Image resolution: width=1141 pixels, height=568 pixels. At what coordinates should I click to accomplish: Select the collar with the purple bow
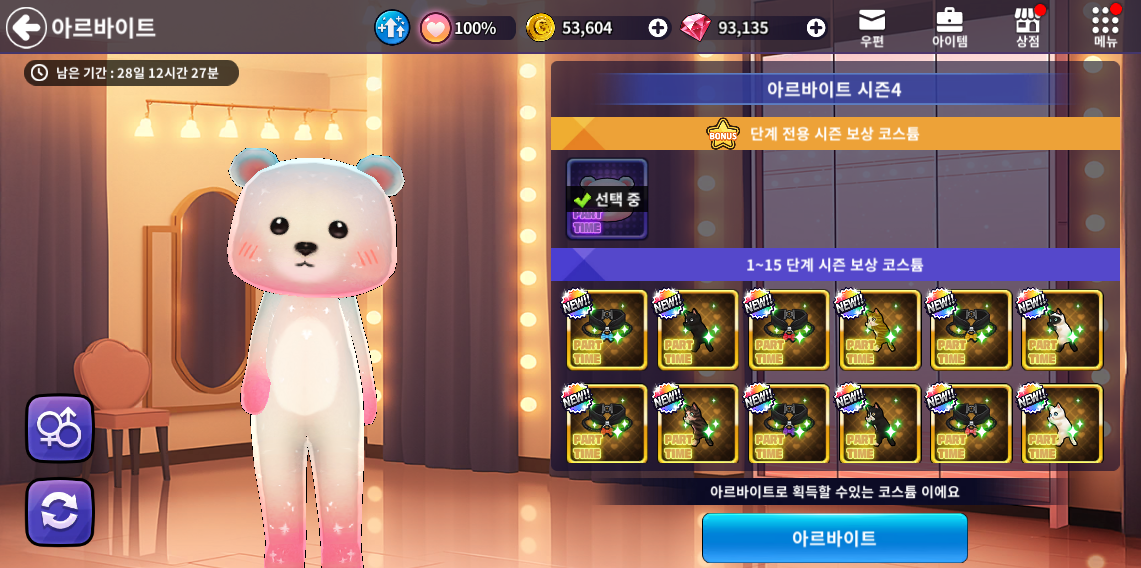(789, 424)
